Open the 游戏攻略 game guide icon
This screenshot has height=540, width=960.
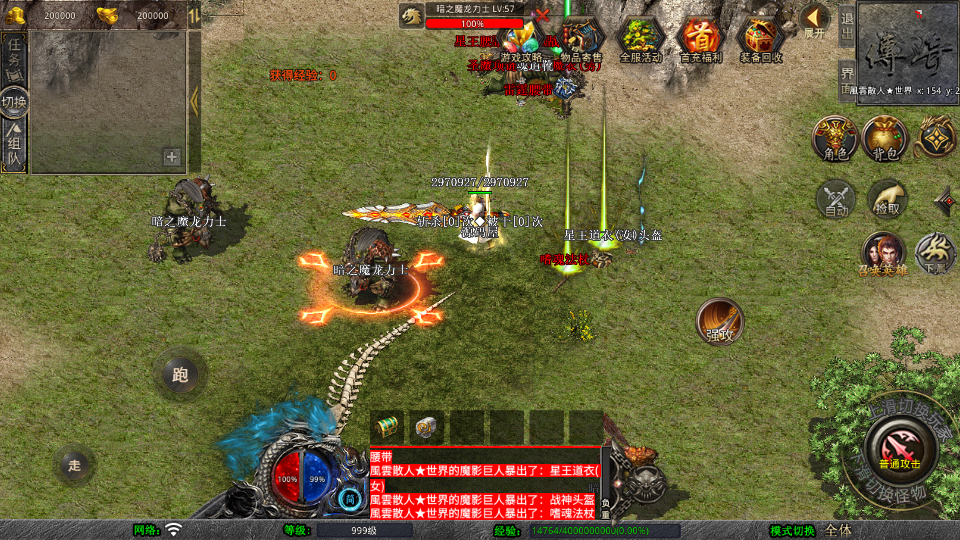[x=521, y=40]
